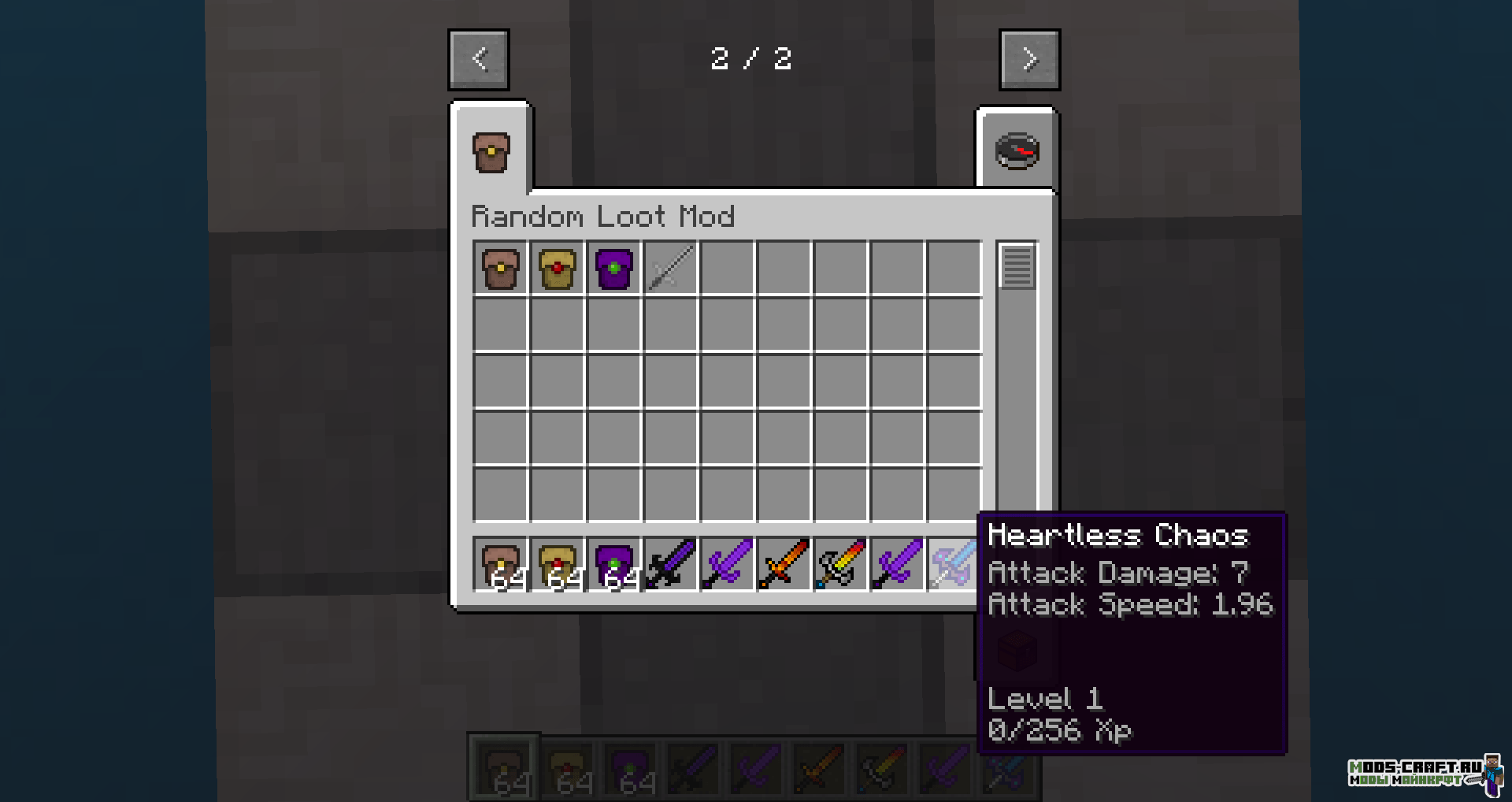Select the Random Loot Mod chest tab
Viewport: 1512px width, 802px height.
(x=491, y=152)
